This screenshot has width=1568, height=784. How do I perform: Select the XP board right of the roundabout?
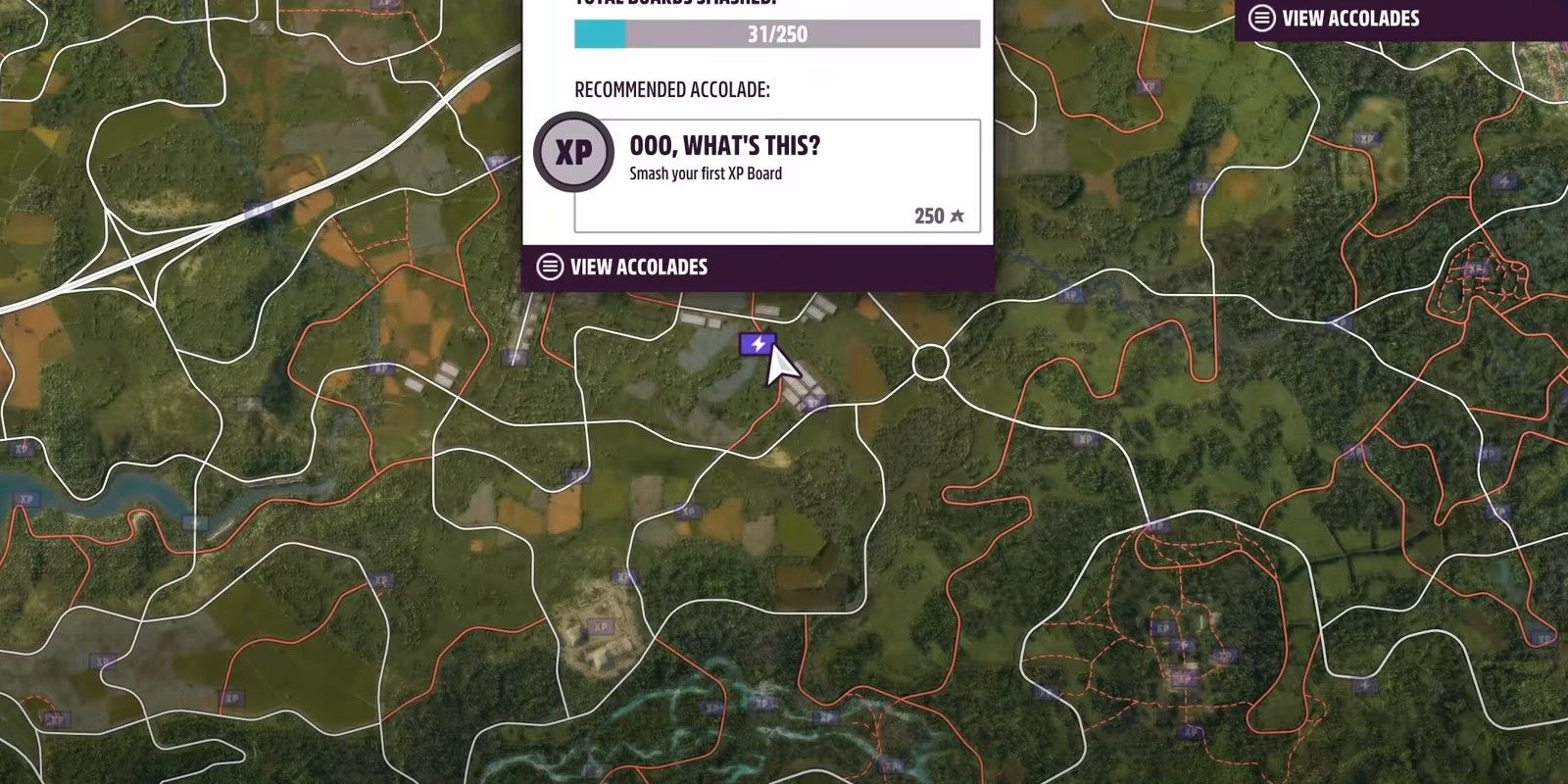(1083, 439)
